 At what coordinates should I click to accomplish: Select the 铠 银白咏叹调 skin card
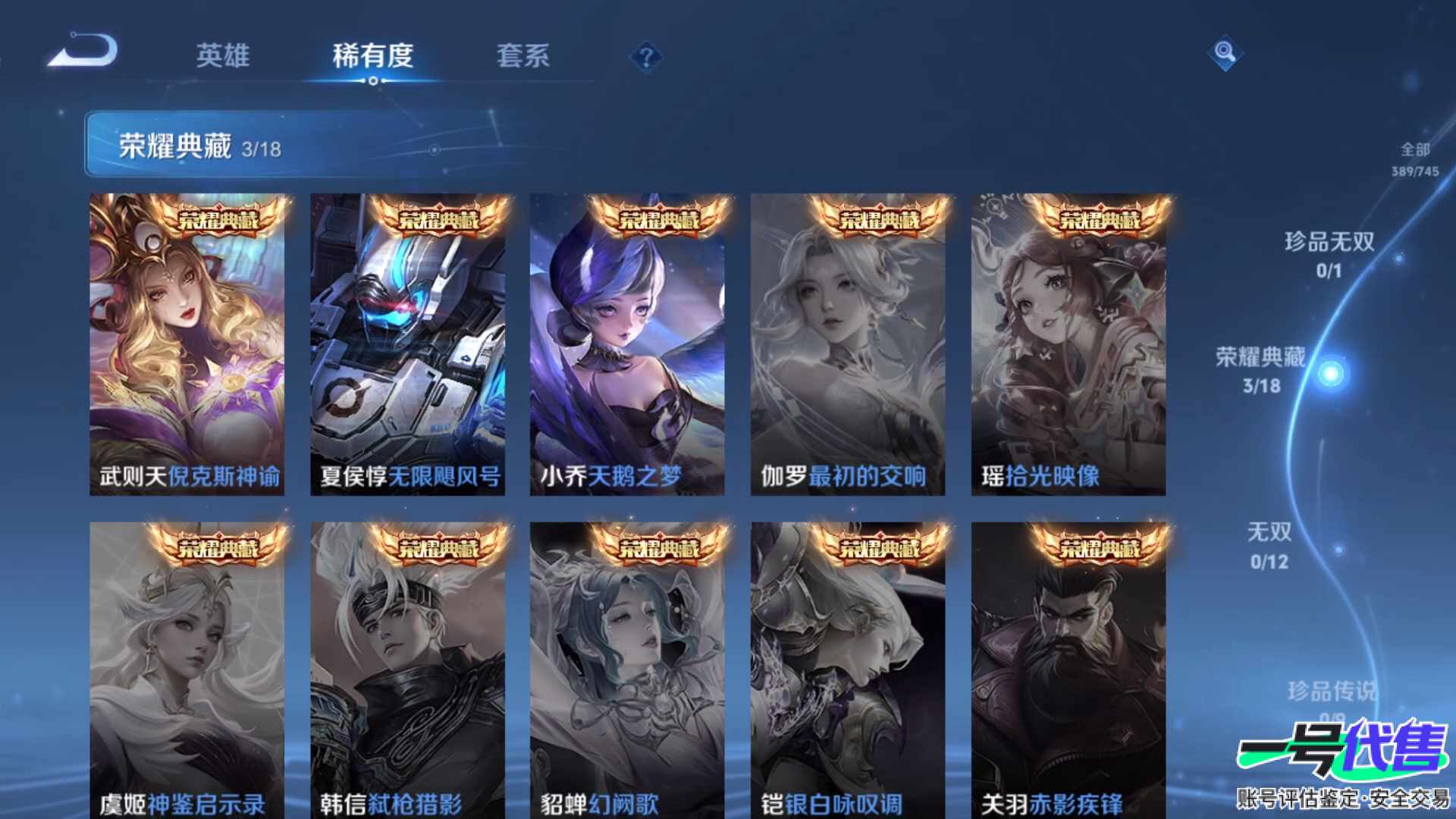tap(848, 671)
